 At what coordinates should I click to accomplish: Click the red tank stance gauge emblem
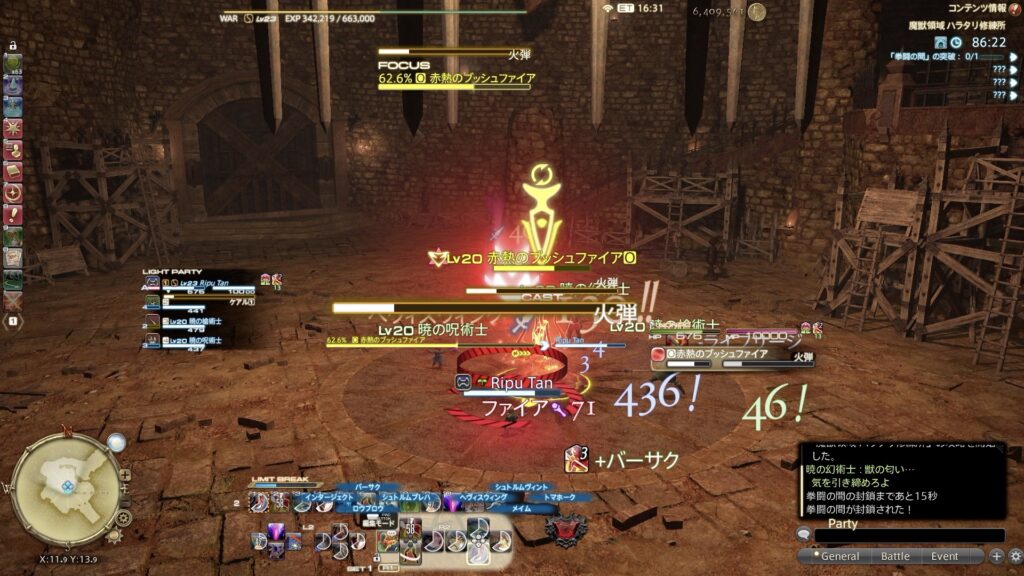pyautogui.click(x=563, y=531)
